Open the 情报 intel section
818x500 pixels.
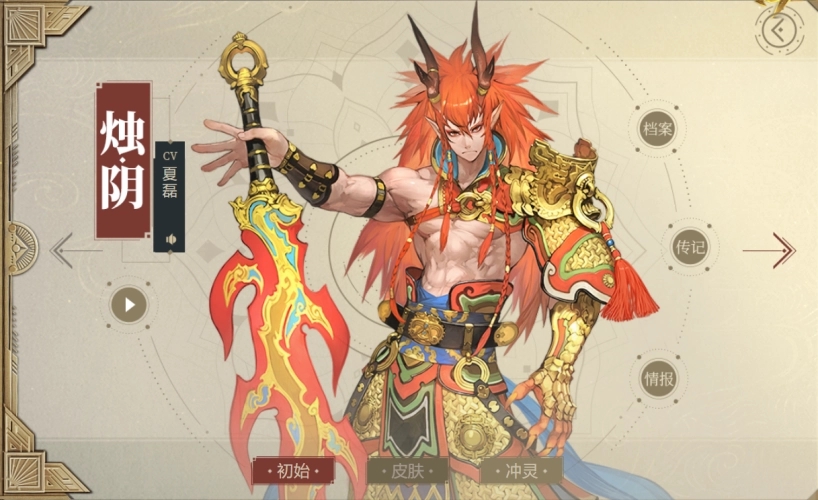tap(660, 379)
